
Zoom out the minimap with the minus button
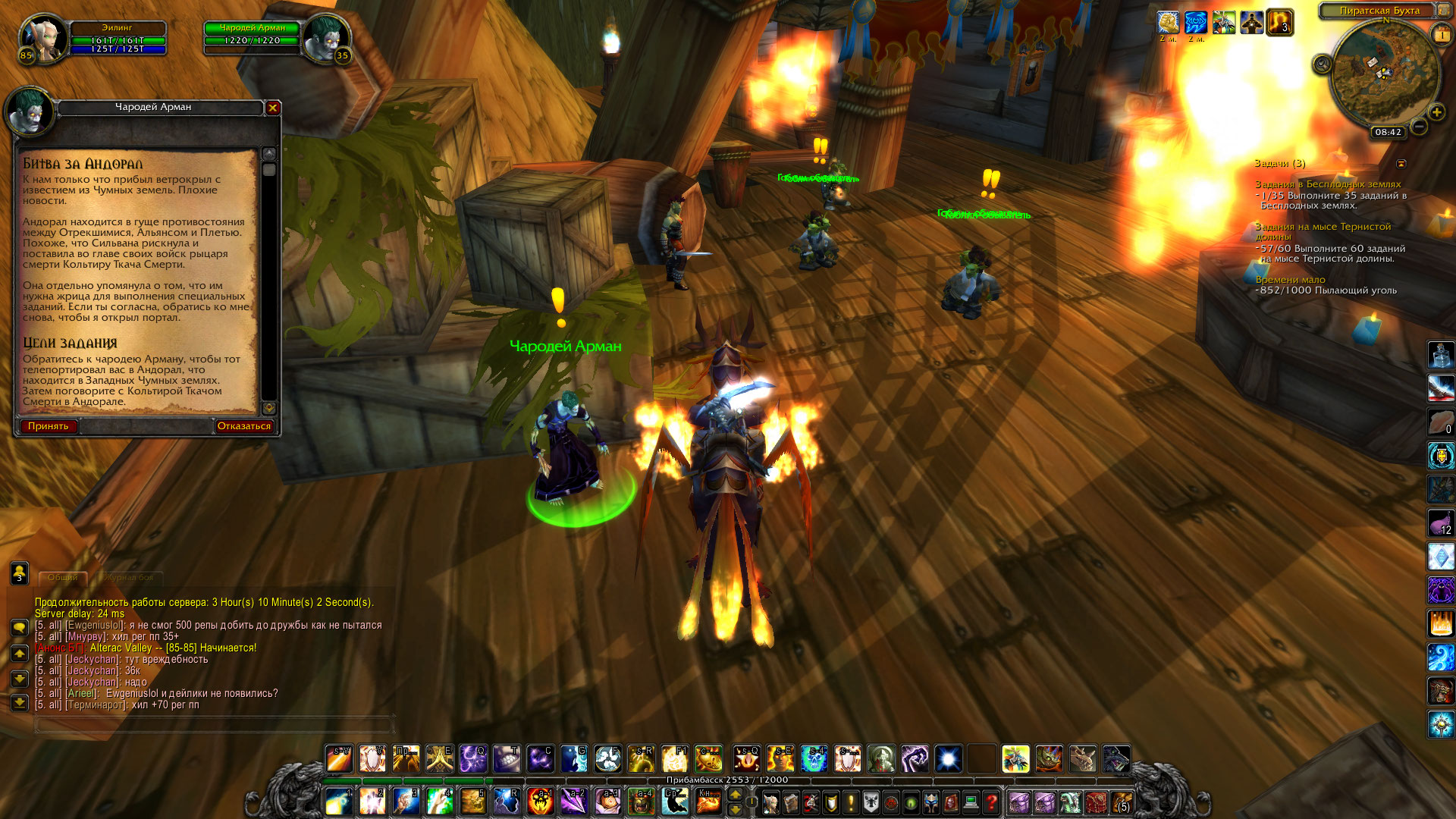[1419, 127]
